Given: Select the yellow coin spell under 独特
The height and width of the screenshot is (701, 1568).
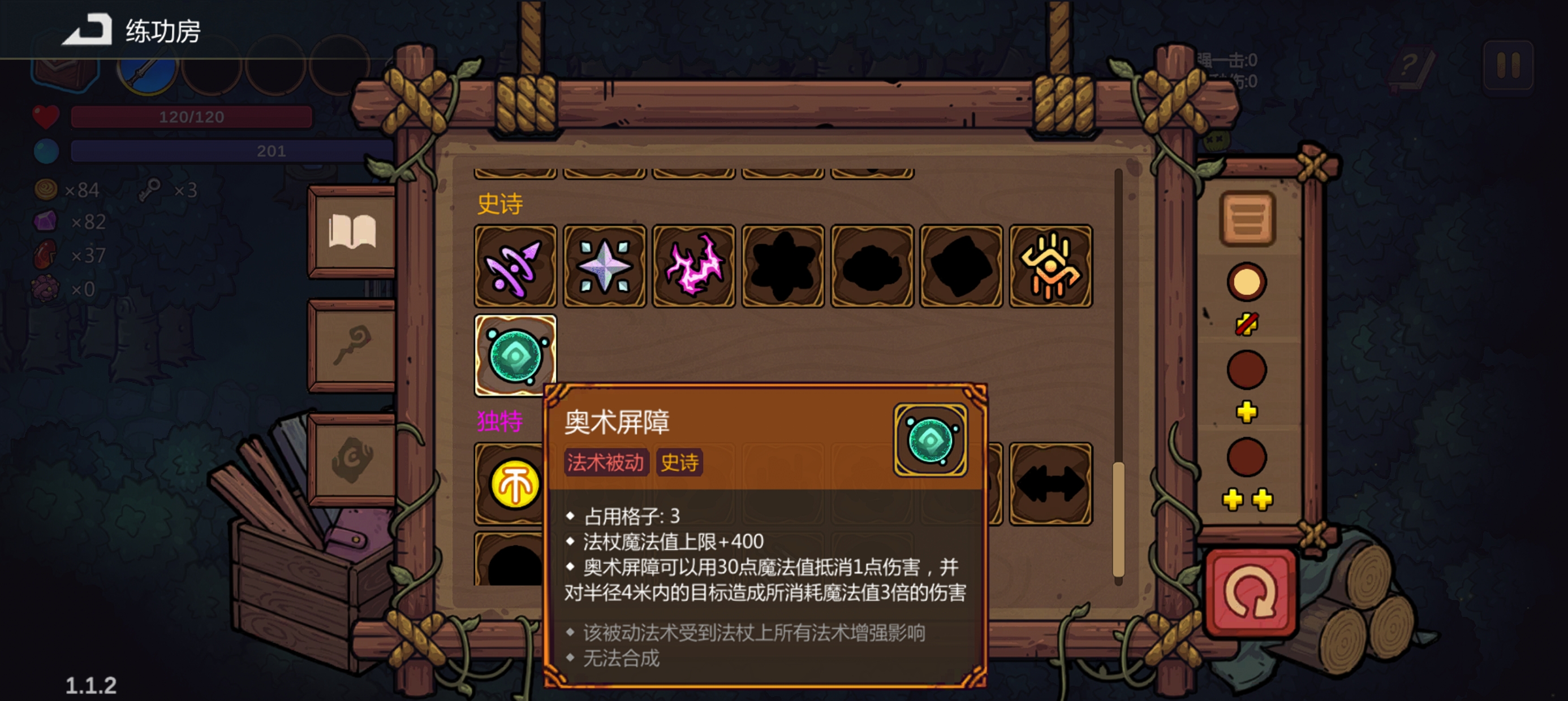Looking at the screenshot, I should click(515, 484).
